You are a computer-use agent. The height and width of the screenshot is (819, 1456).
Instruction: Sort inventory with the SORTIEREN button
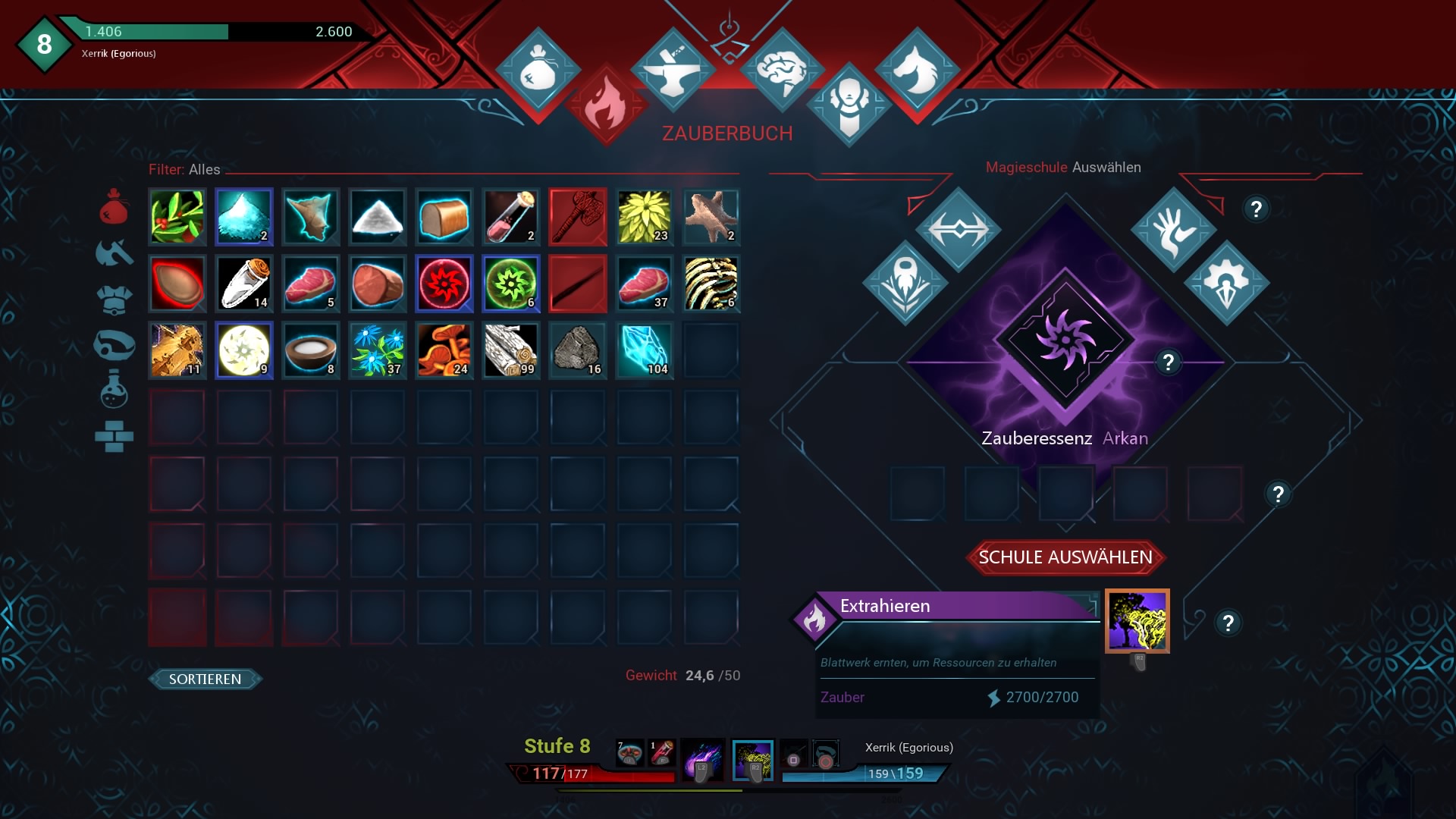click(x=205, y=679)
